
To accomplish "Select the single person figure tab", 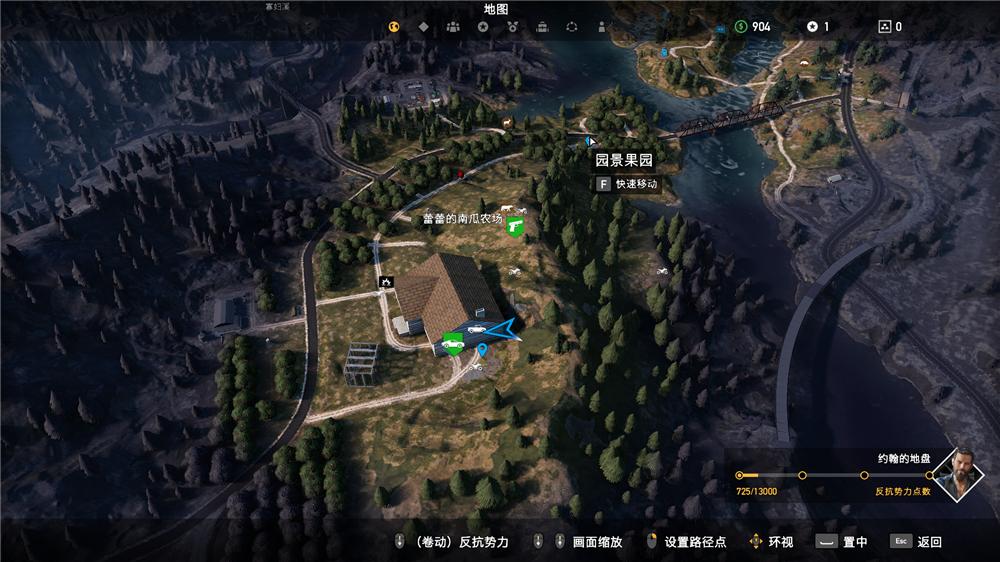I will (x=601, y=27).
